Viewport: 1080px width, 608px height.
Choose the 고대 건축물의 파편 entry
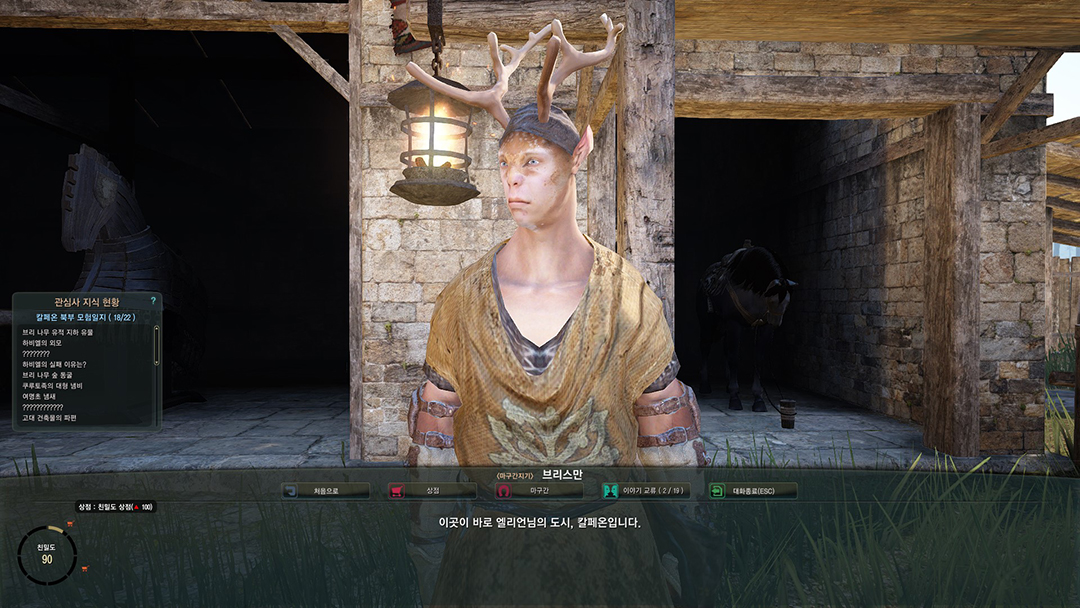49,418
